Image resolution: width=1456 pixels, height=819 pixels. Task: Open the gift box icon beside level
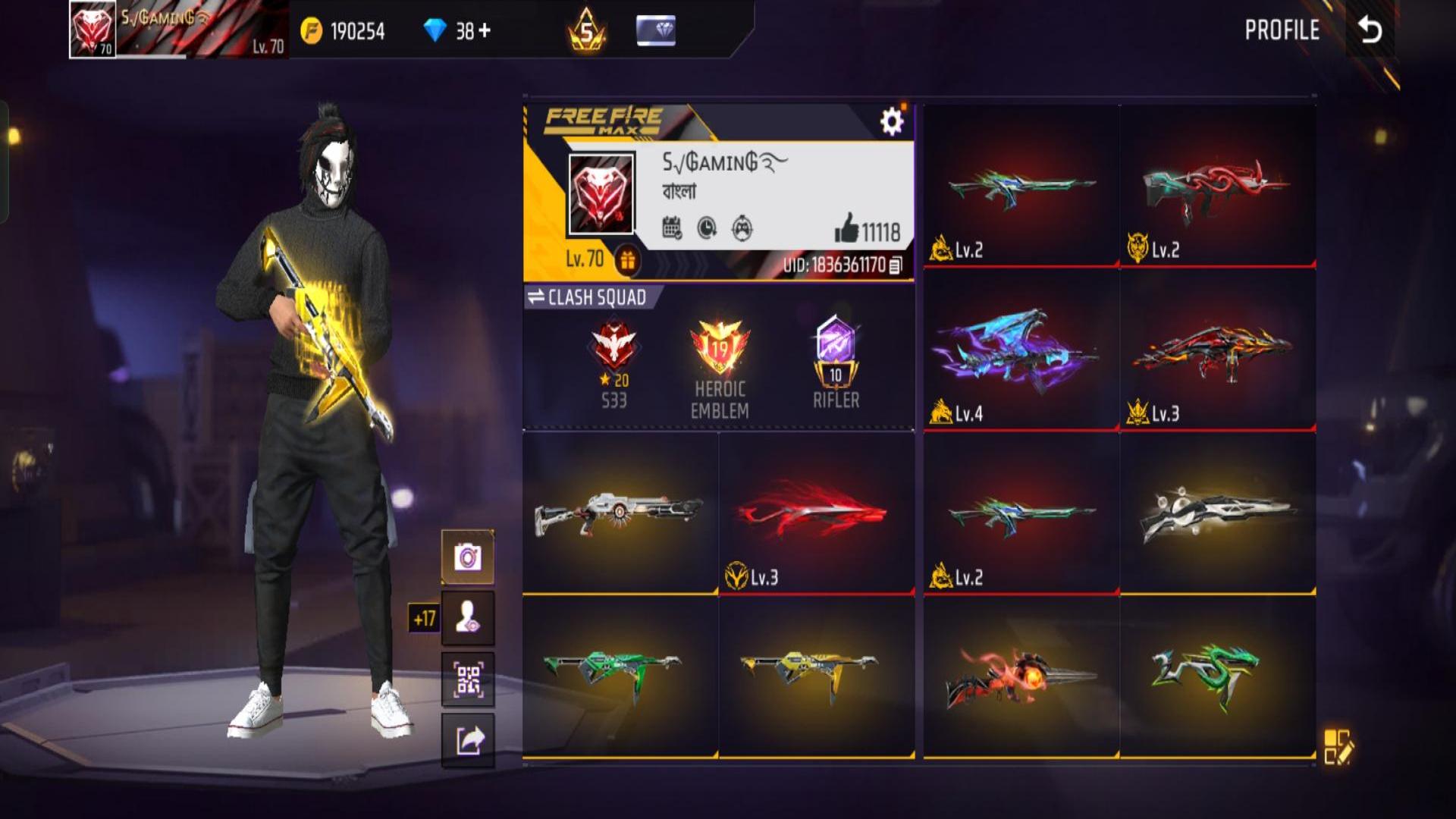pyautogui.click(x=627, y=261)
